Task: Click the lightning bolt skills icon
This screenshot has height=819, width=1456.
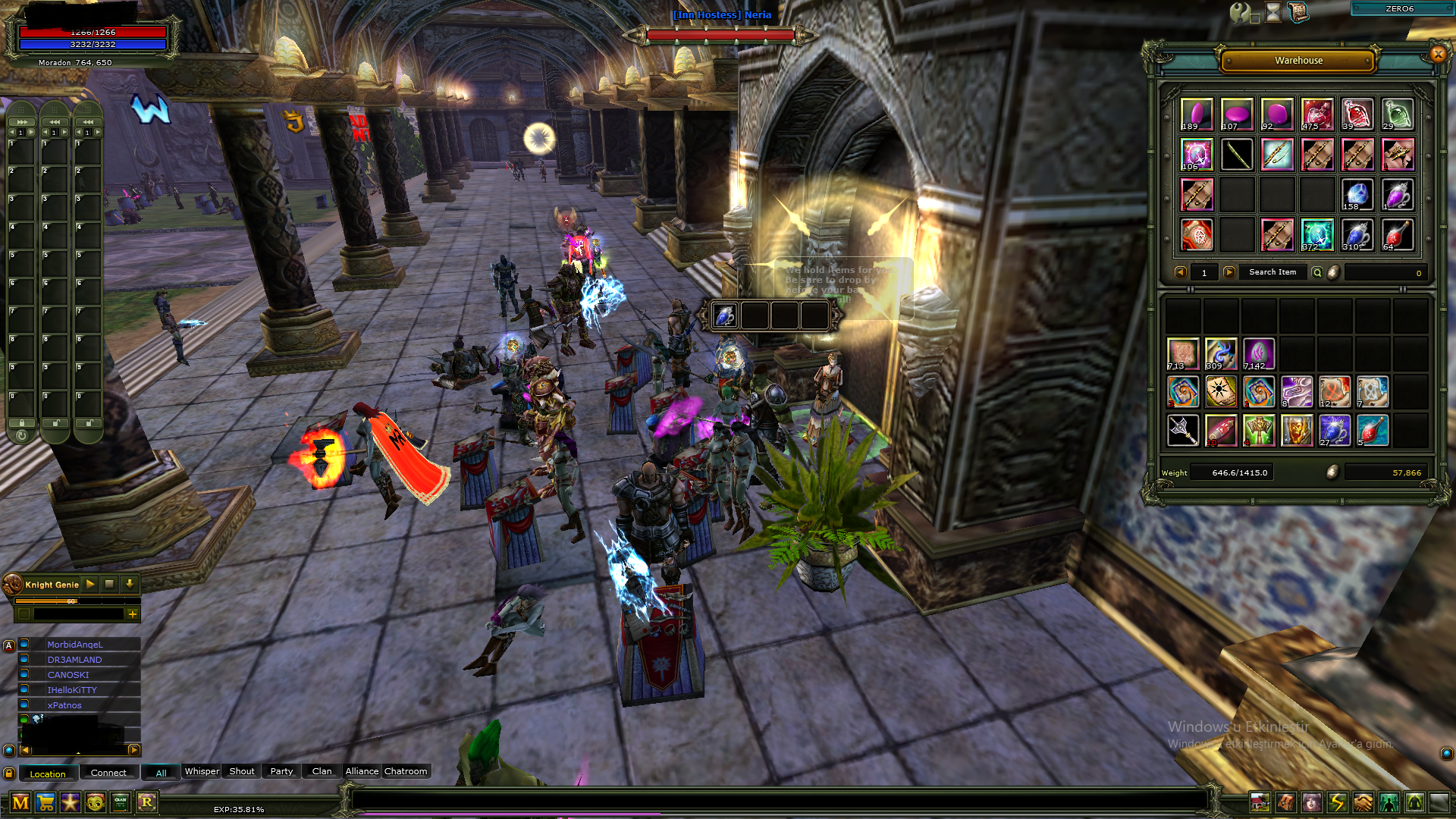Action: (x=1338, y=802)
